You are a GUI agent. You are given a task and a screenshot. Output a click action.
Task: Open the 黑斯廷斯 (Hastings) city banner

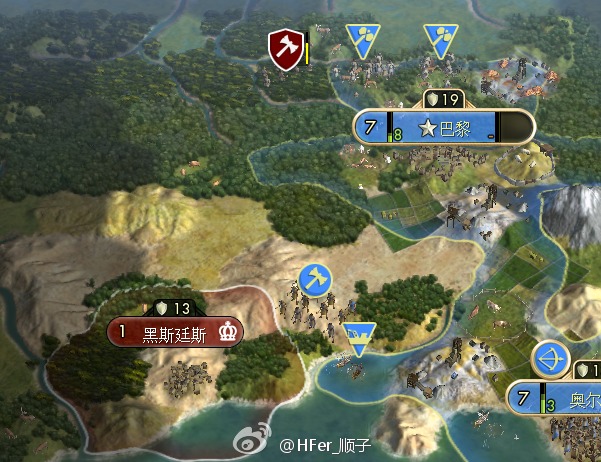coord(176,333)
